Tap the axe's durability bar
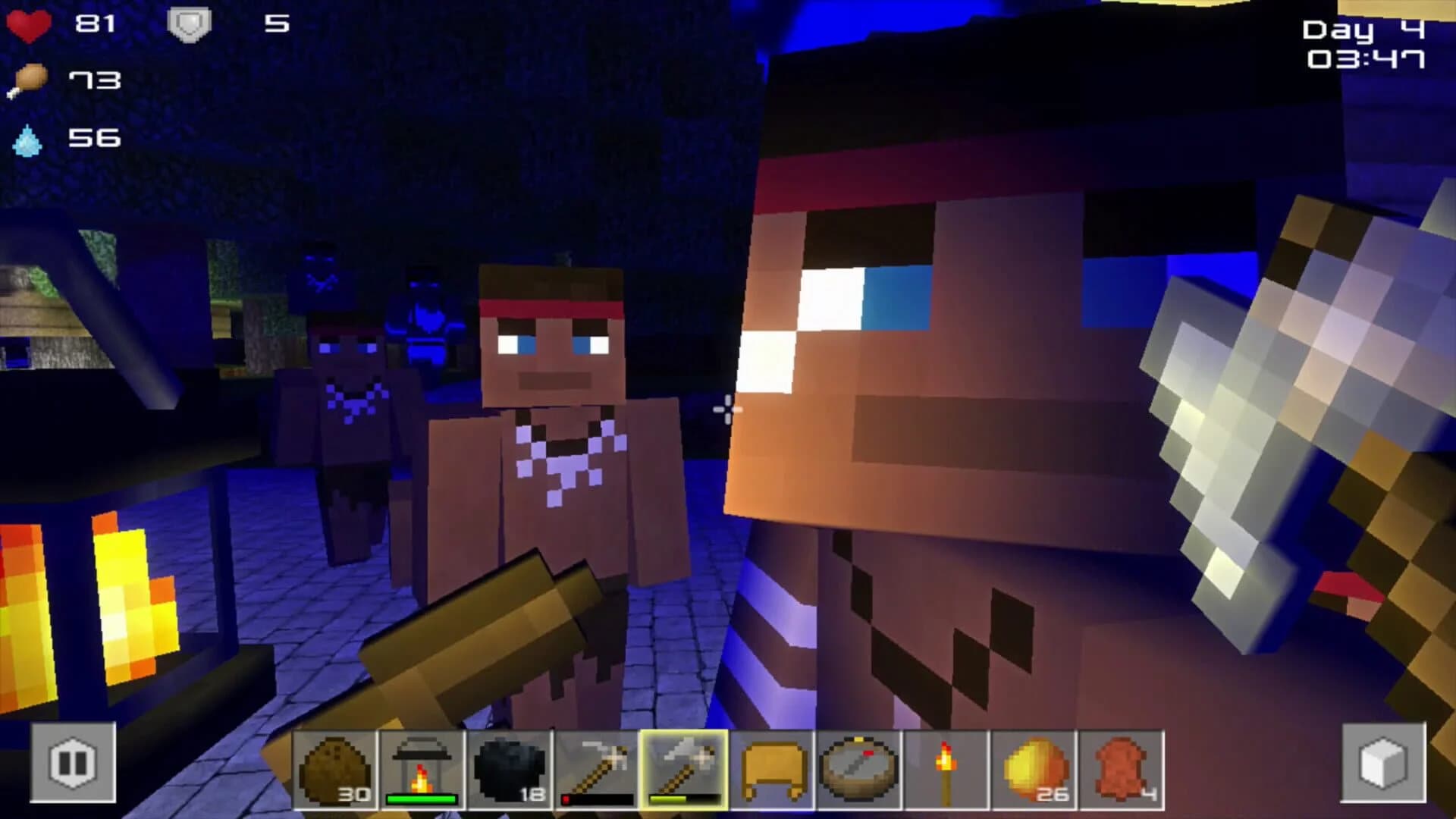Screen dimensions: 1456x819 [x=683, y=799]
